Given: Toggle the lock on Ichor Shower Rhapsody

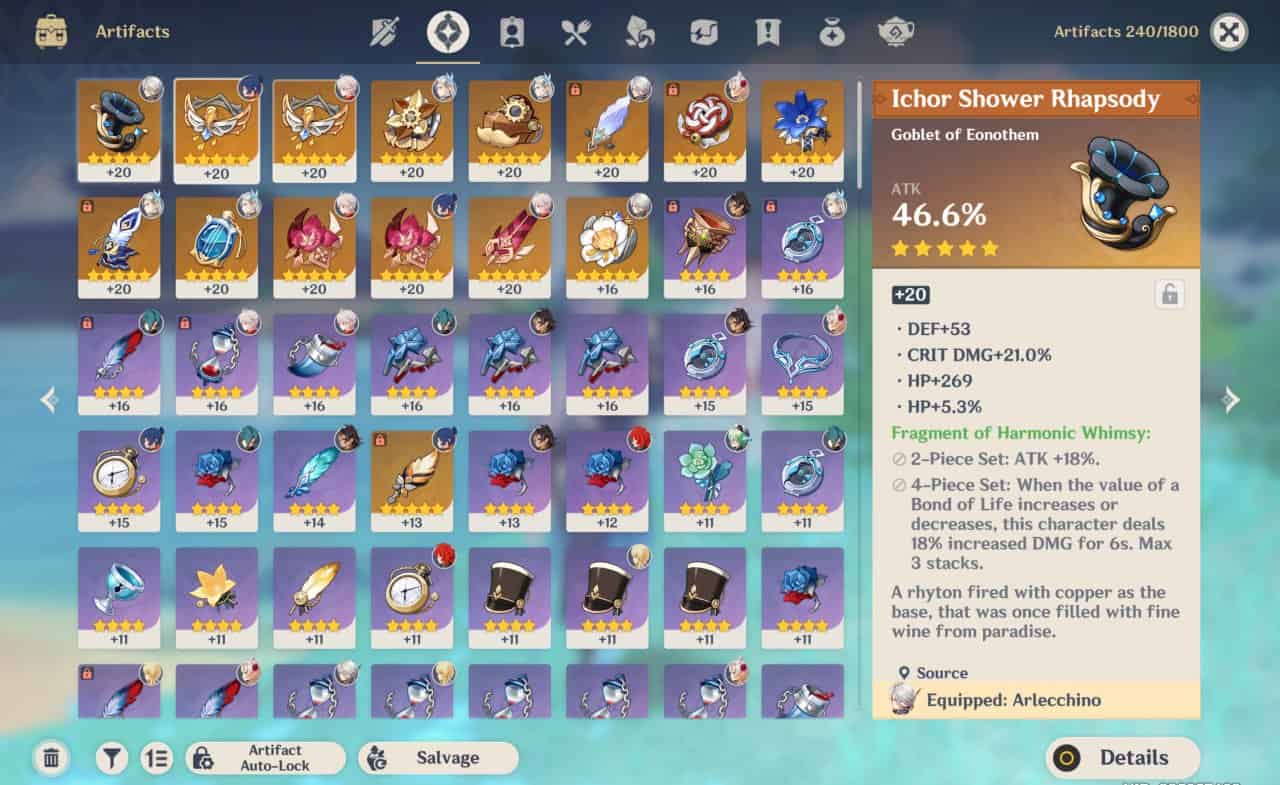Looking at the screenshot, I should tap(1168, 294).
